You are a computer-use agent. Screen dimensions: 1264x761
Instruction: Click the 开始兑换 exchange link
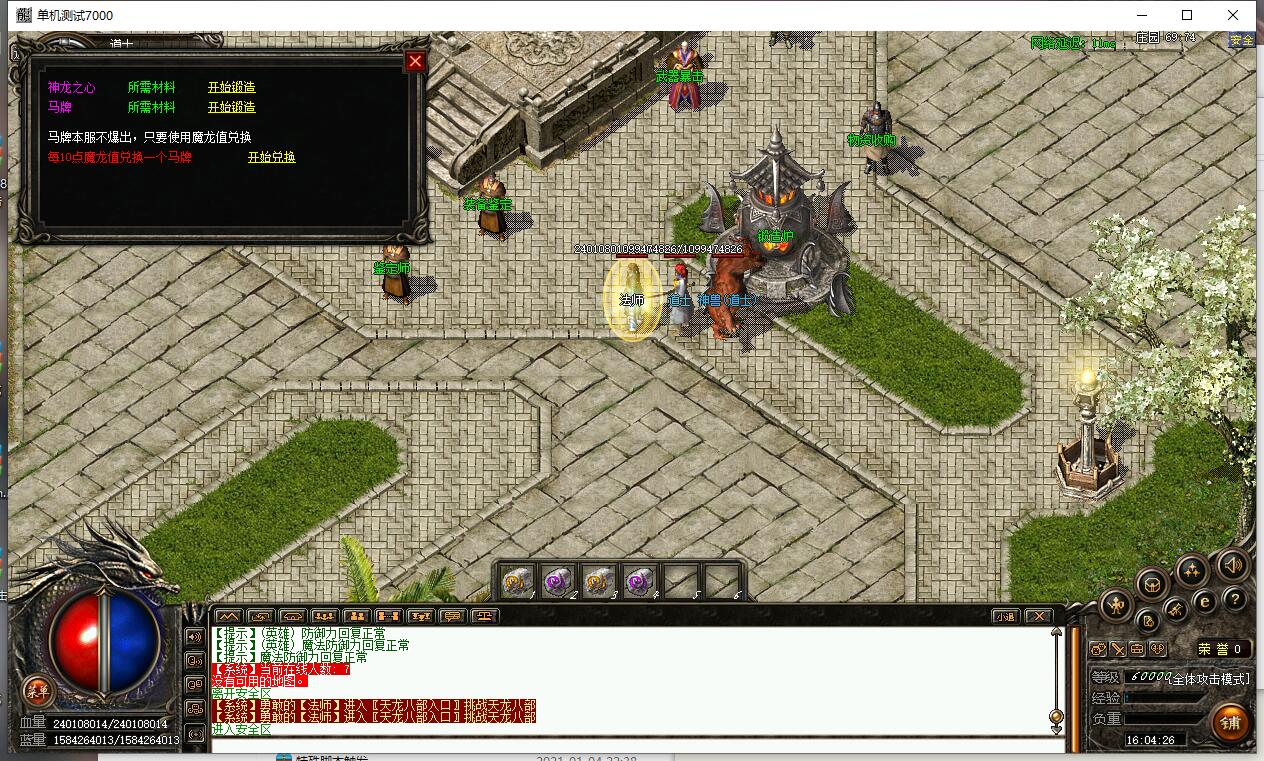pos(271,158)
